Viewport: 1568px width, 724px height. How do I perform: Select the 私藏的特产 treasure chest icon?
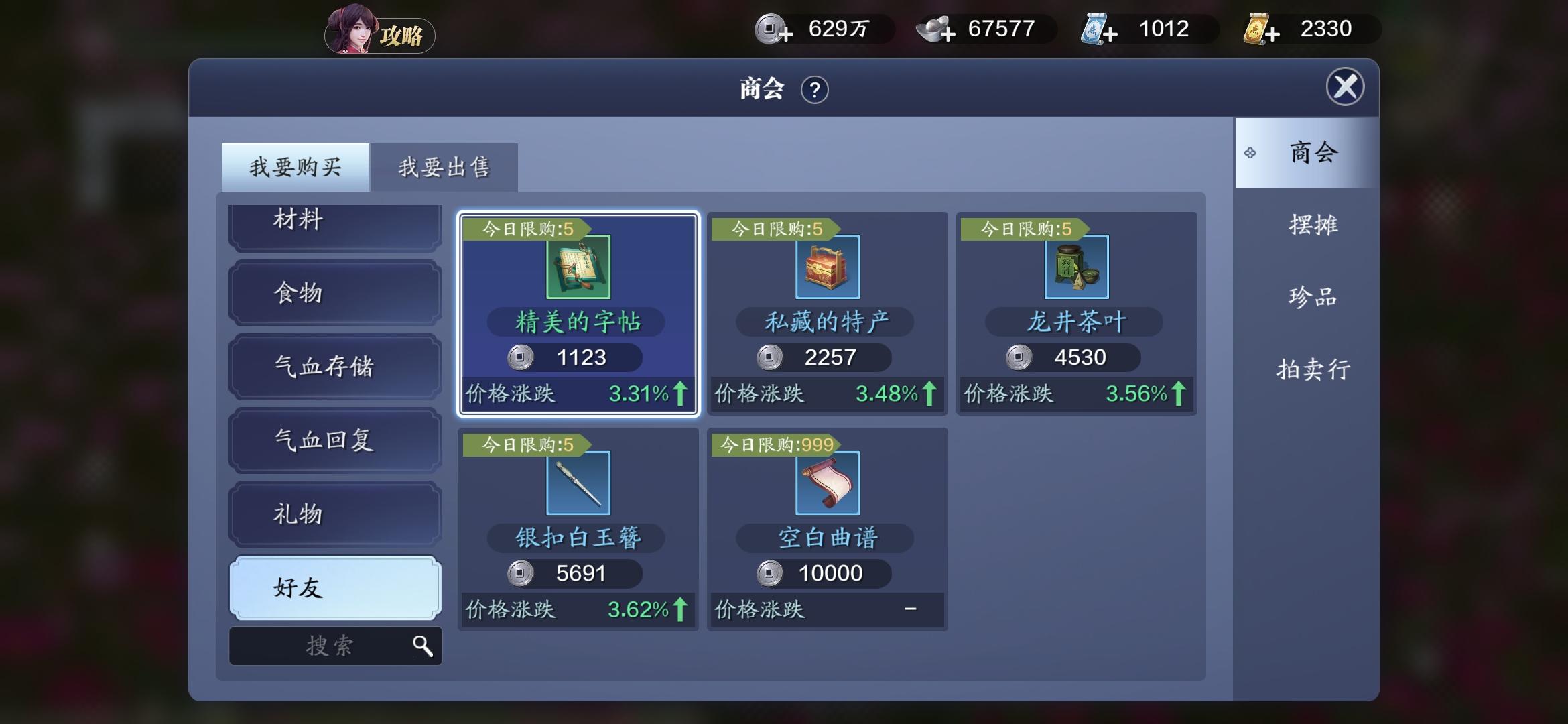pyautogui.click(x=827, y=267)
